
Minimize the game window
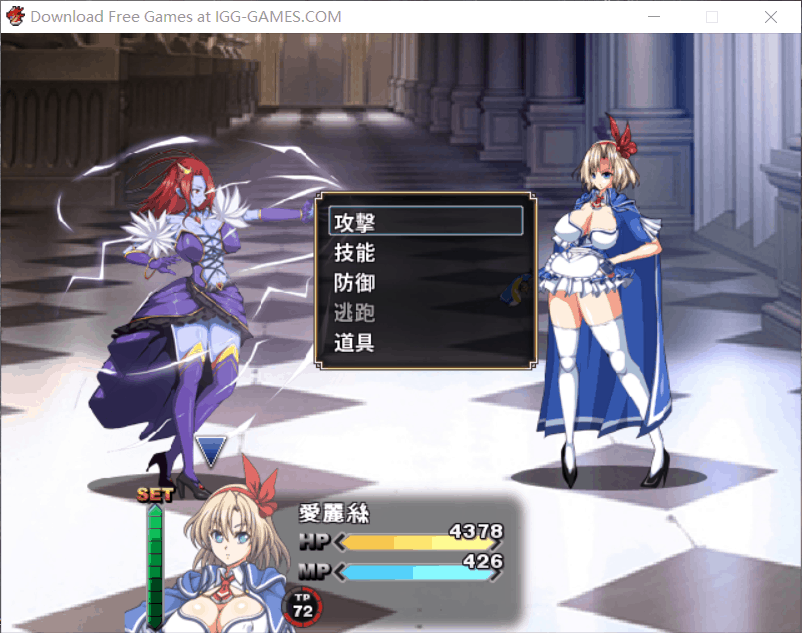[x=654, y=17]
